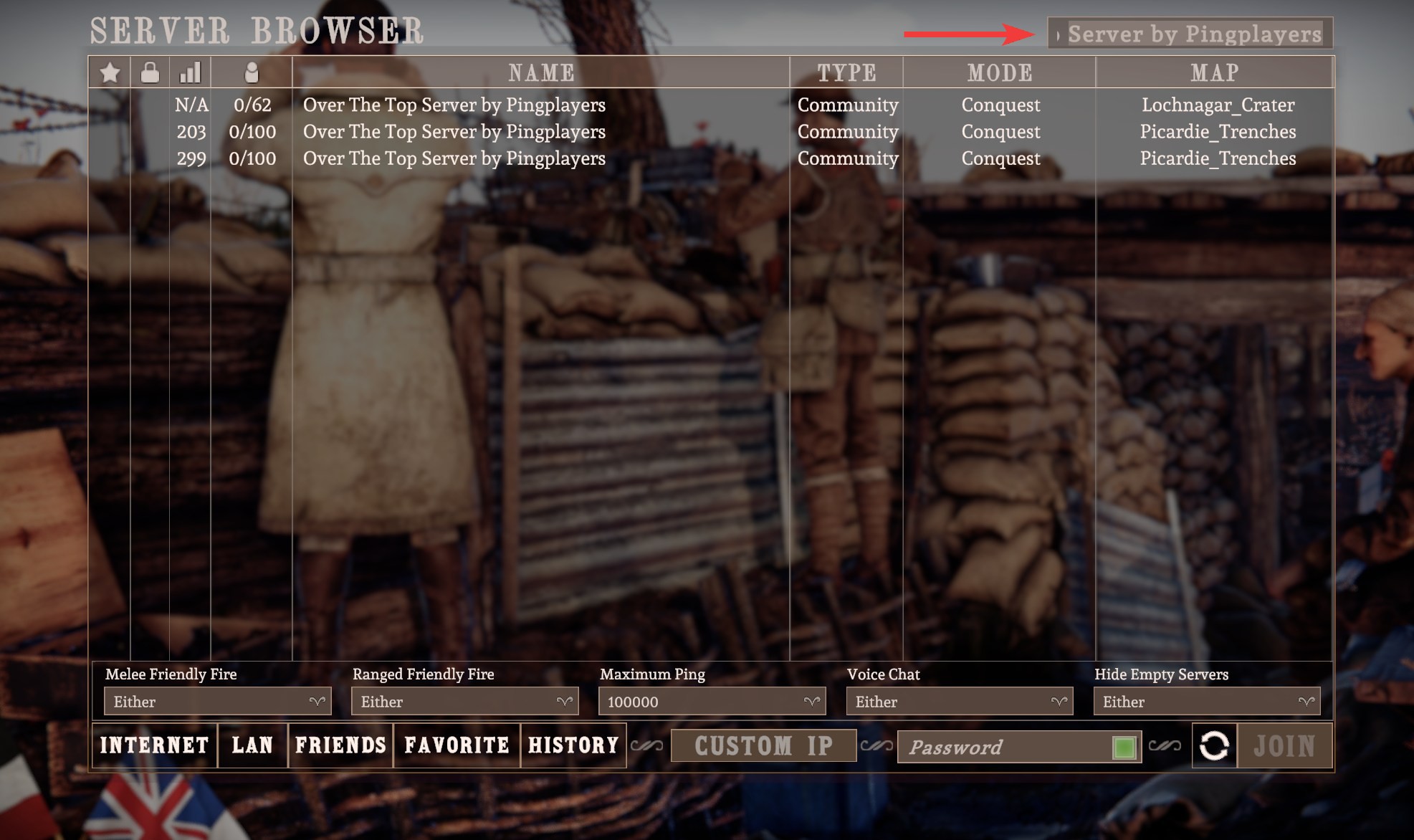
Task: Select the Lochnagar_Crater server row
Action: pyautogui.click(x=454, y=105)
